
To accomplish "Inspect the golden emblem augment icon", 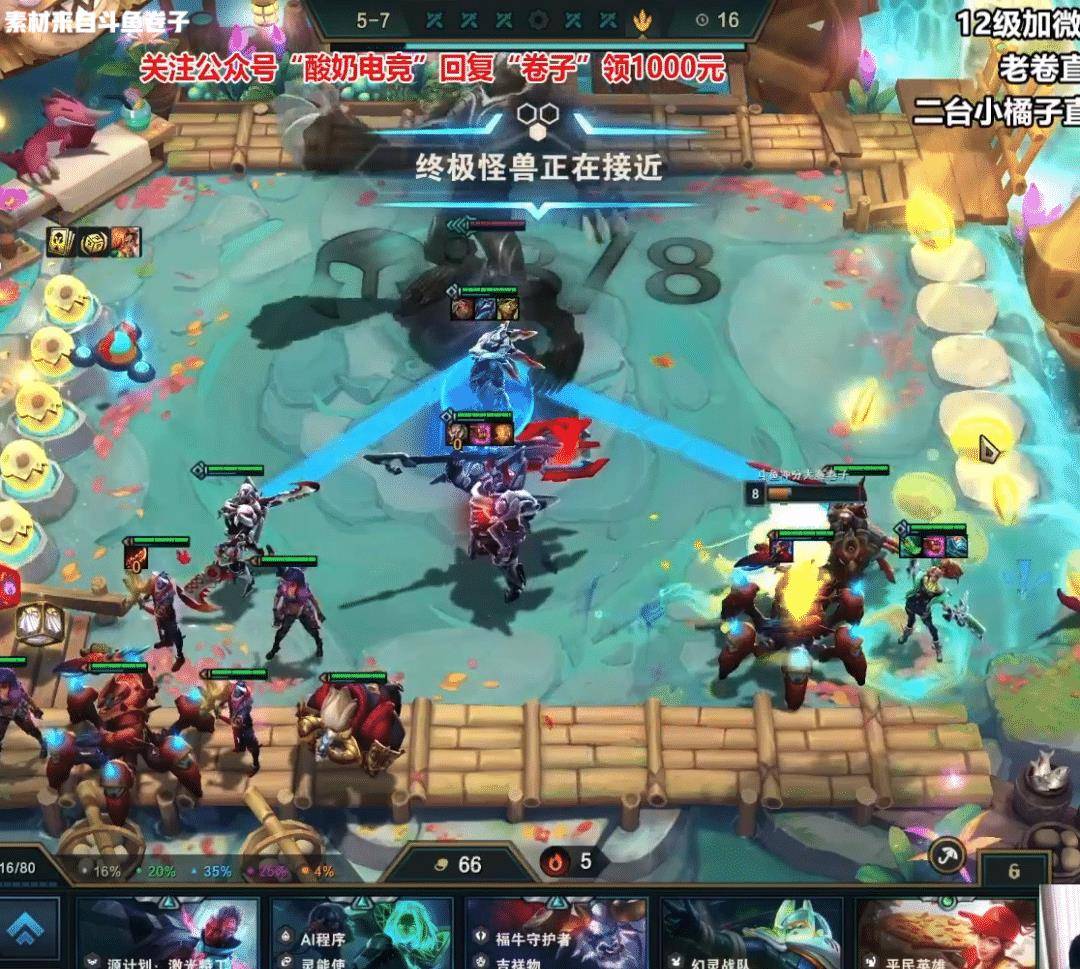I will pos(94,242).
